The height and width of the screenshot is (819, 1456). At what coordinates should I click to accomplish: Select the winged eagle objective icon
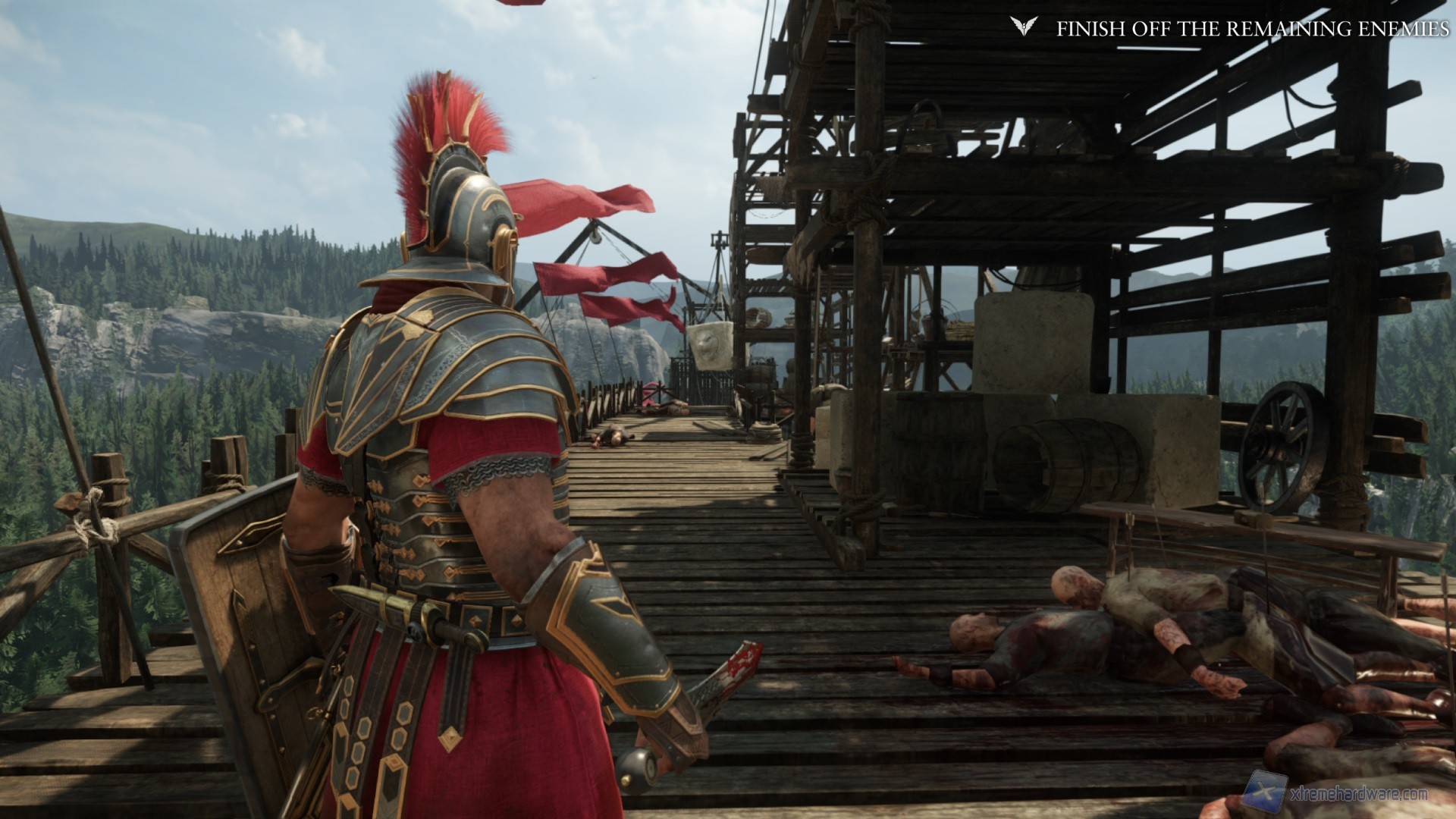pyautogui.click(x=1021, y=28)
